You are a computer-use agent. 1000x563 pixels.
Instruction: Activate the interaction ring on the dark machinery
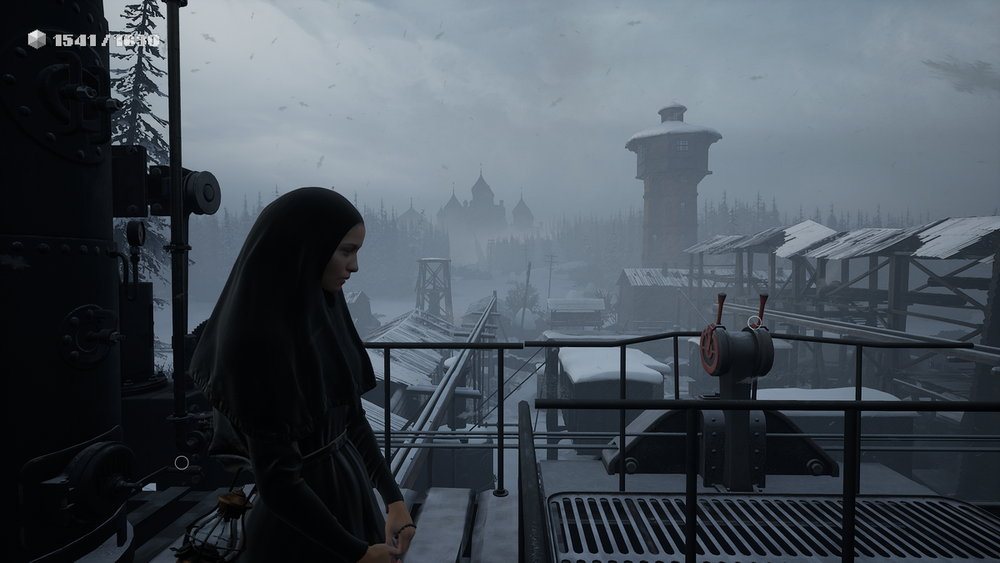pos(181,463)
